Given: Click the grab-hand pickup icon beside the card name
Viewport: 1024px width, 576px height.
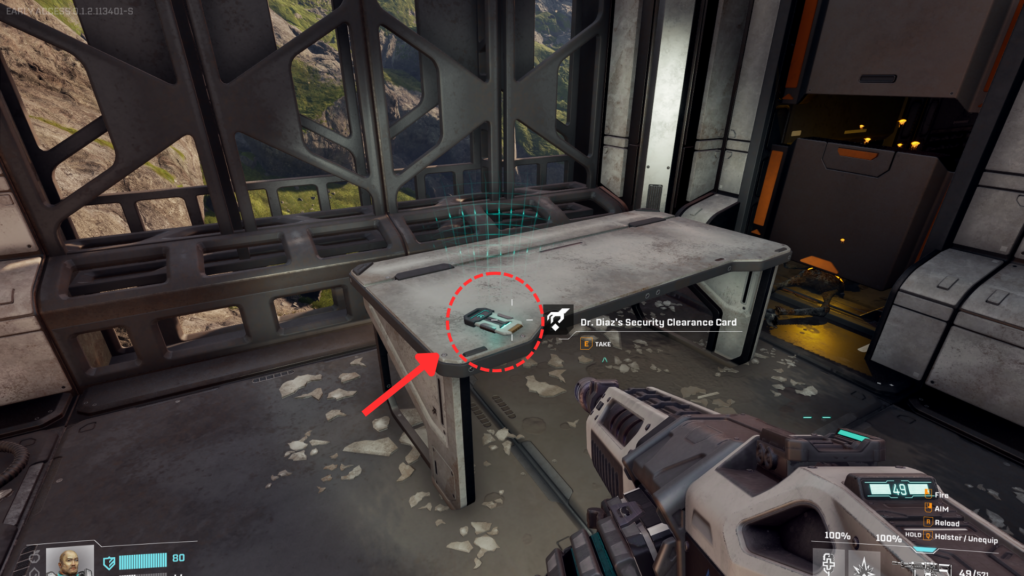Looking at the screenshot, I should (x=557, y=320).
